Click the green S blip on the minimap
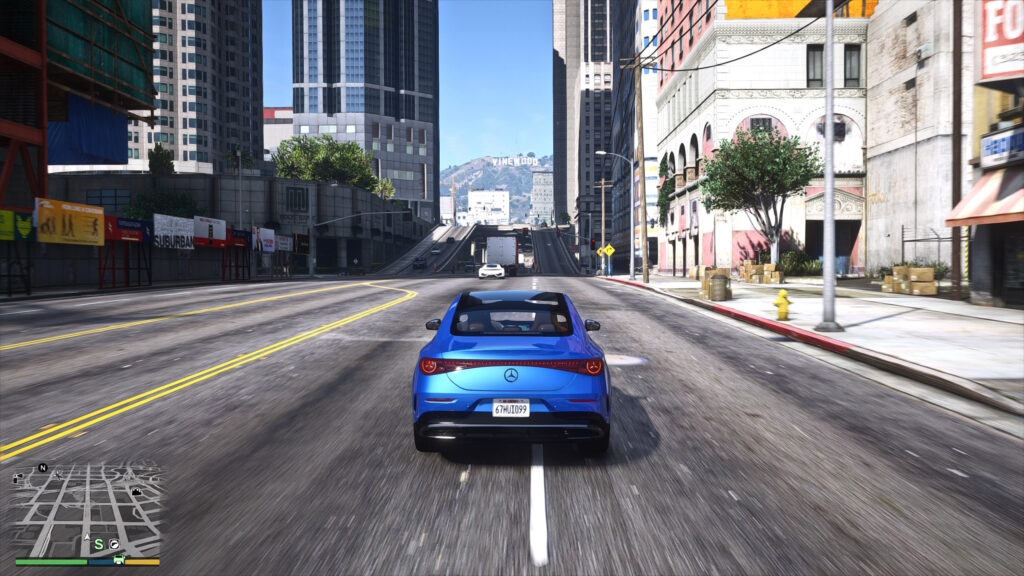The image size is (1024, 576). pyautogui.click(x=98, y=543)
